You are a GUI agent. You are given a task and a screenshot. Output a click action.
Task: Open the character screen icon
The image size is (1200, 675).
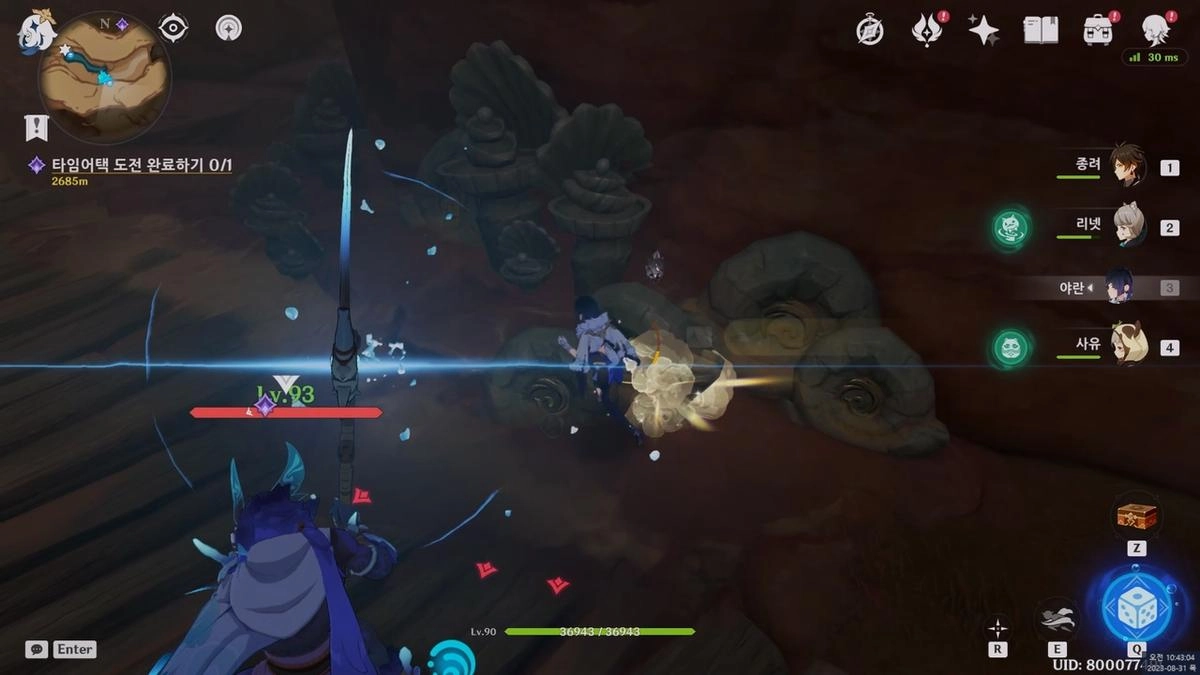click(1156, 30)
